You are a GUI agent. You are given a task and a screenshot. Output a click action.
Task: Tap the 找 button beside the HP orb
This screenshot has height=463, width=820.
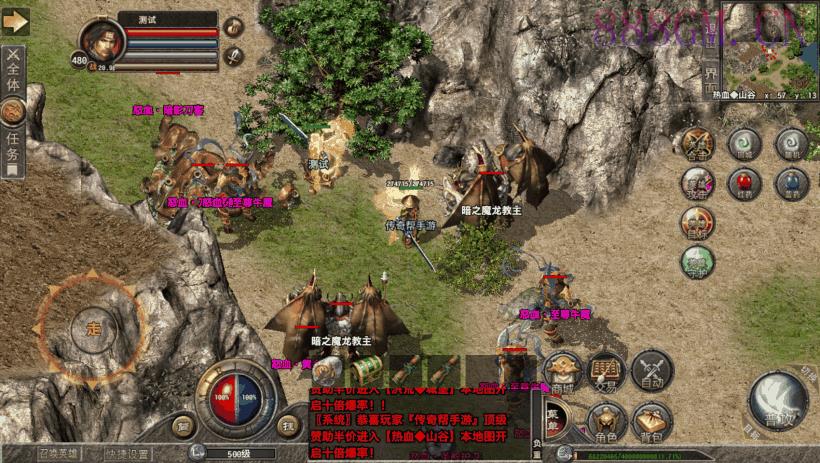[289, 427]
